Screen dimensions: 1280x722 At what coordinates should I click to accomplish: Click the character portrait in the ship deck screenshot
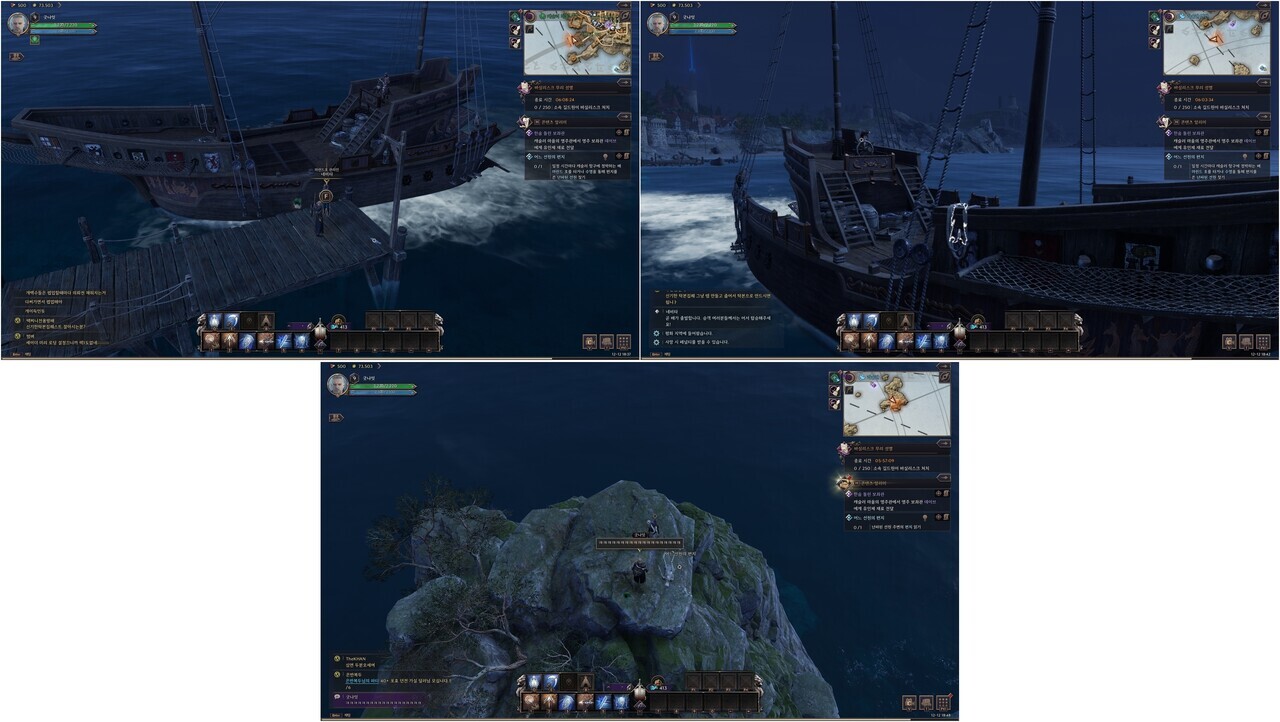(x=658, y=25)
